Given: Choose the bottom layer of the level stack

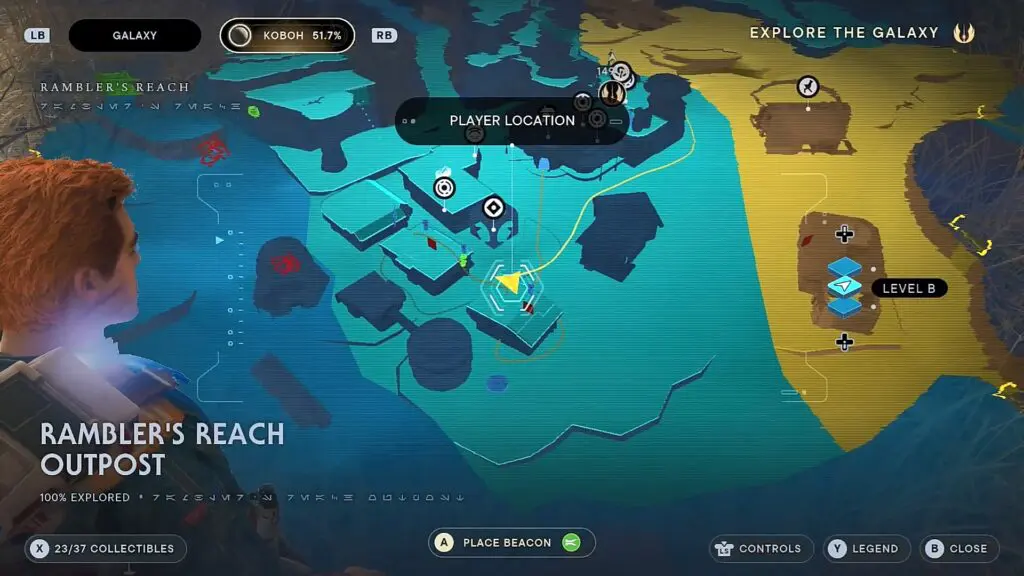Looking at the screenshot, I should [845, 306].
